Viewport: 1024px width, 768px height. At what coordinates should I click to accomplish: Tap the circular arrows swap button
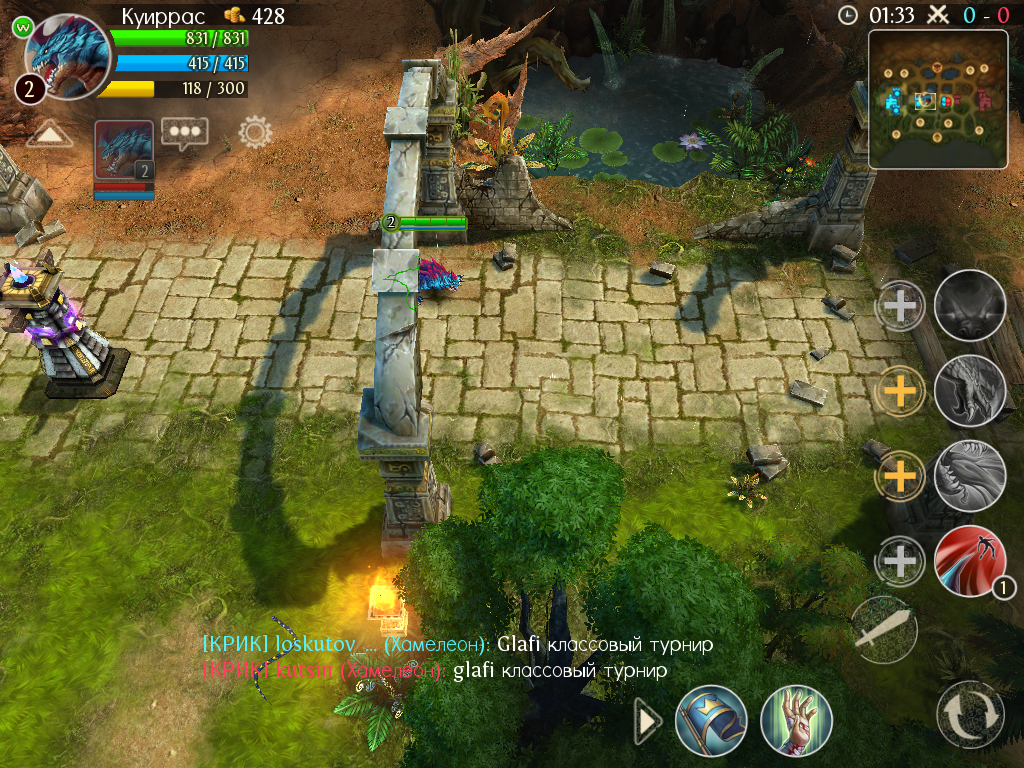tap(970, 714)
